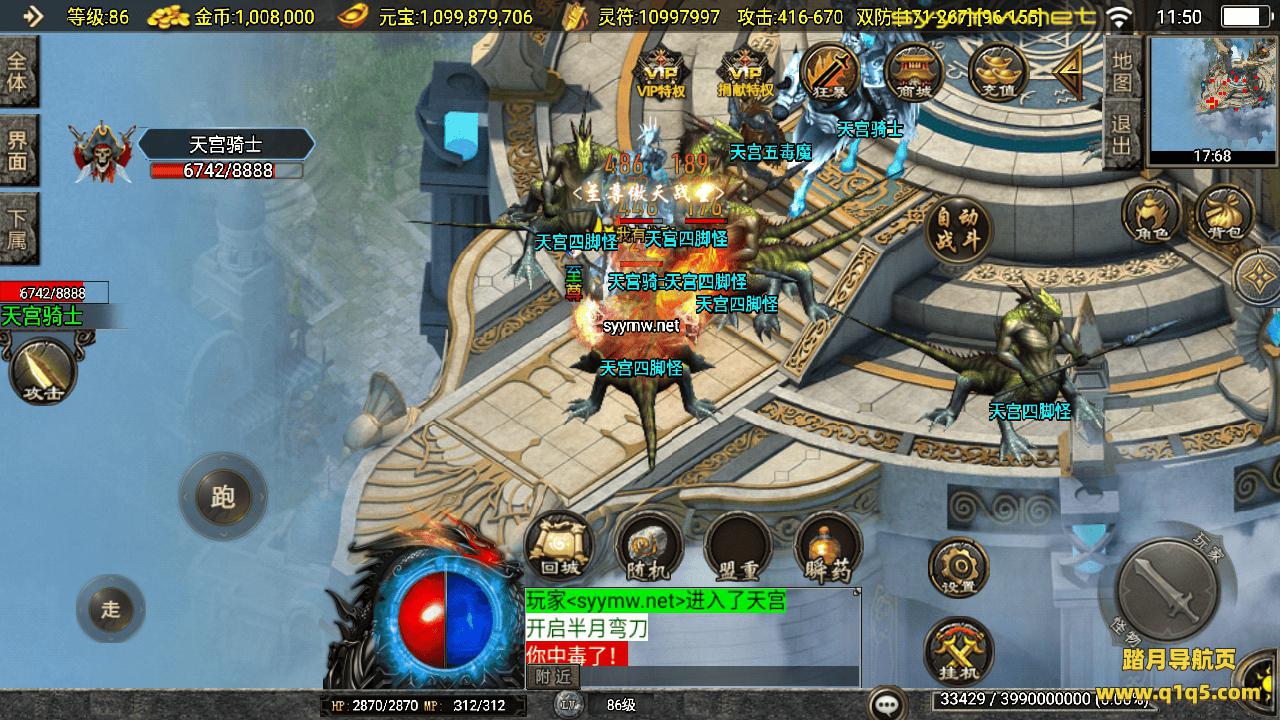Open the VIP特权 privileges icon
This screenshot has width=1280, height=720.
pyautogui.click(x=661, y=72)
